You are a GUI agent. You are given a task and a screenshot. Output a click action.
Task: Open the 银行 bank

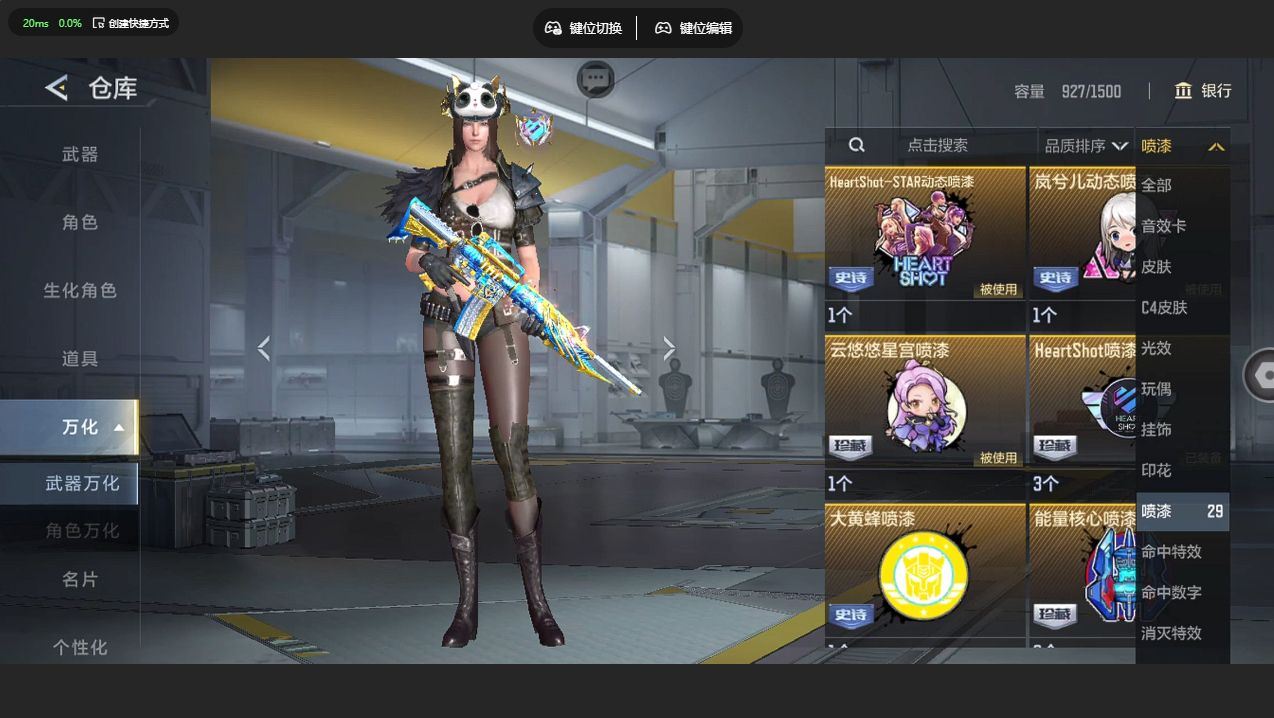point(1203,91)
